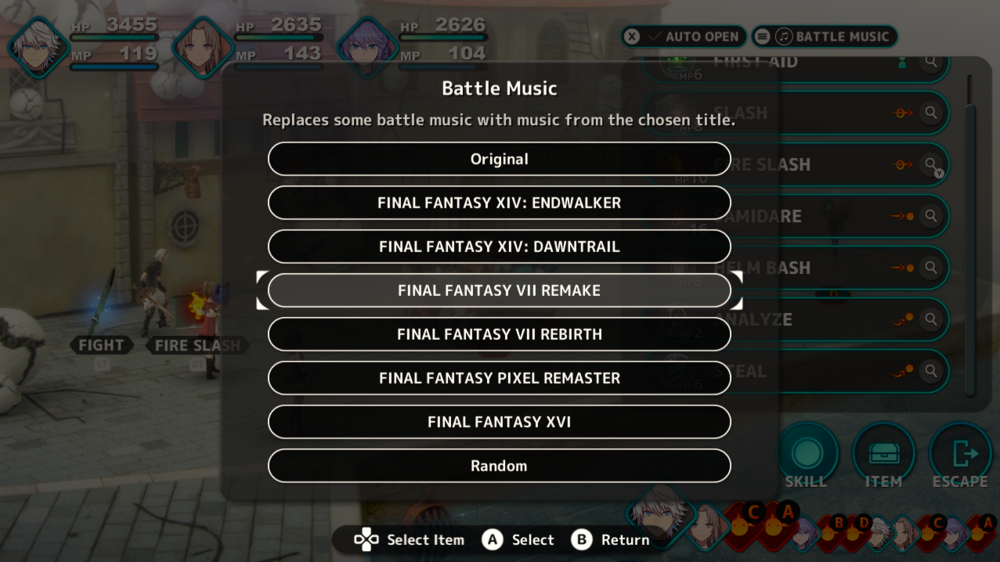The image size is (1000, 562).
Task: Click the BATTLE MUSIC button at top
Action: tap(825, 37)
